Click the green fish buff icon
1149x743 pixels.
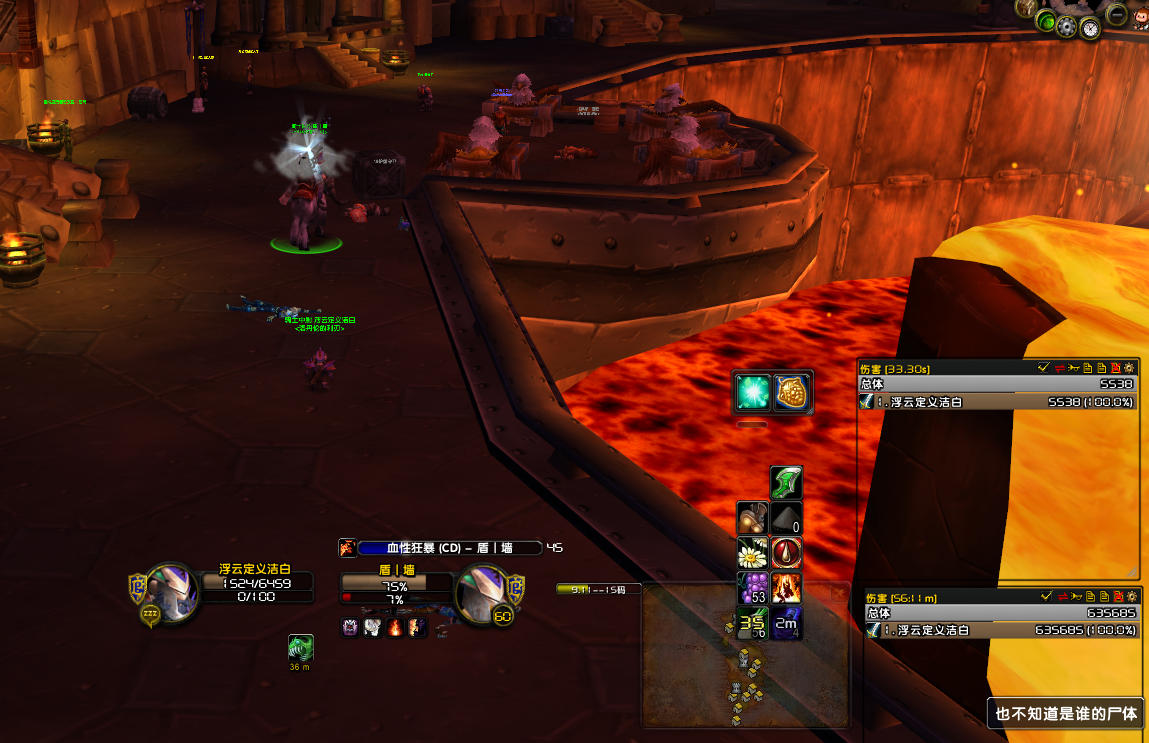(x=300, y=647)
